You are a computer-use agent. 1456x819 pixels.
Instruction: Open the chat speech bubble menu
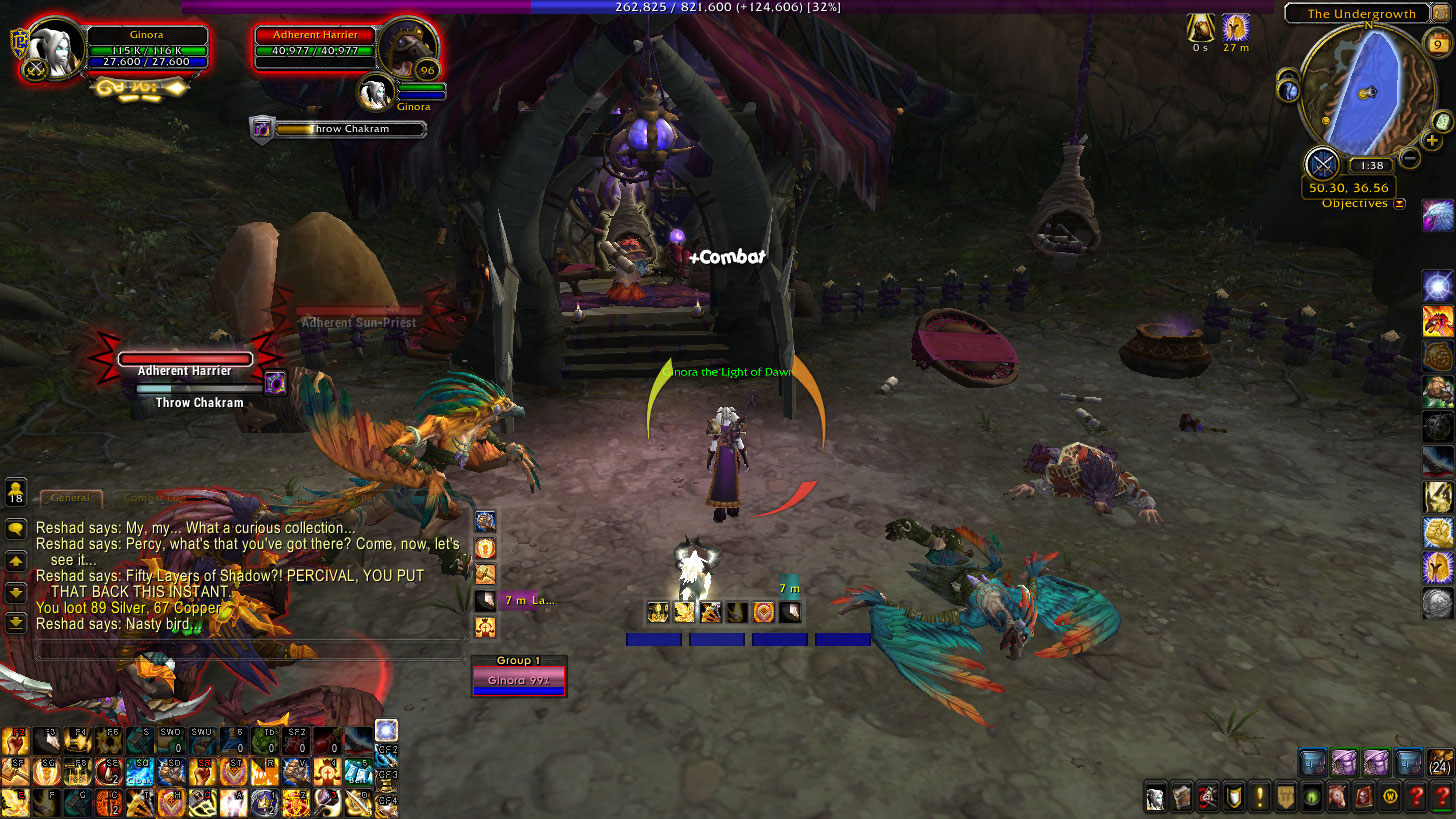pyautogui.click(x=16, y=529)
